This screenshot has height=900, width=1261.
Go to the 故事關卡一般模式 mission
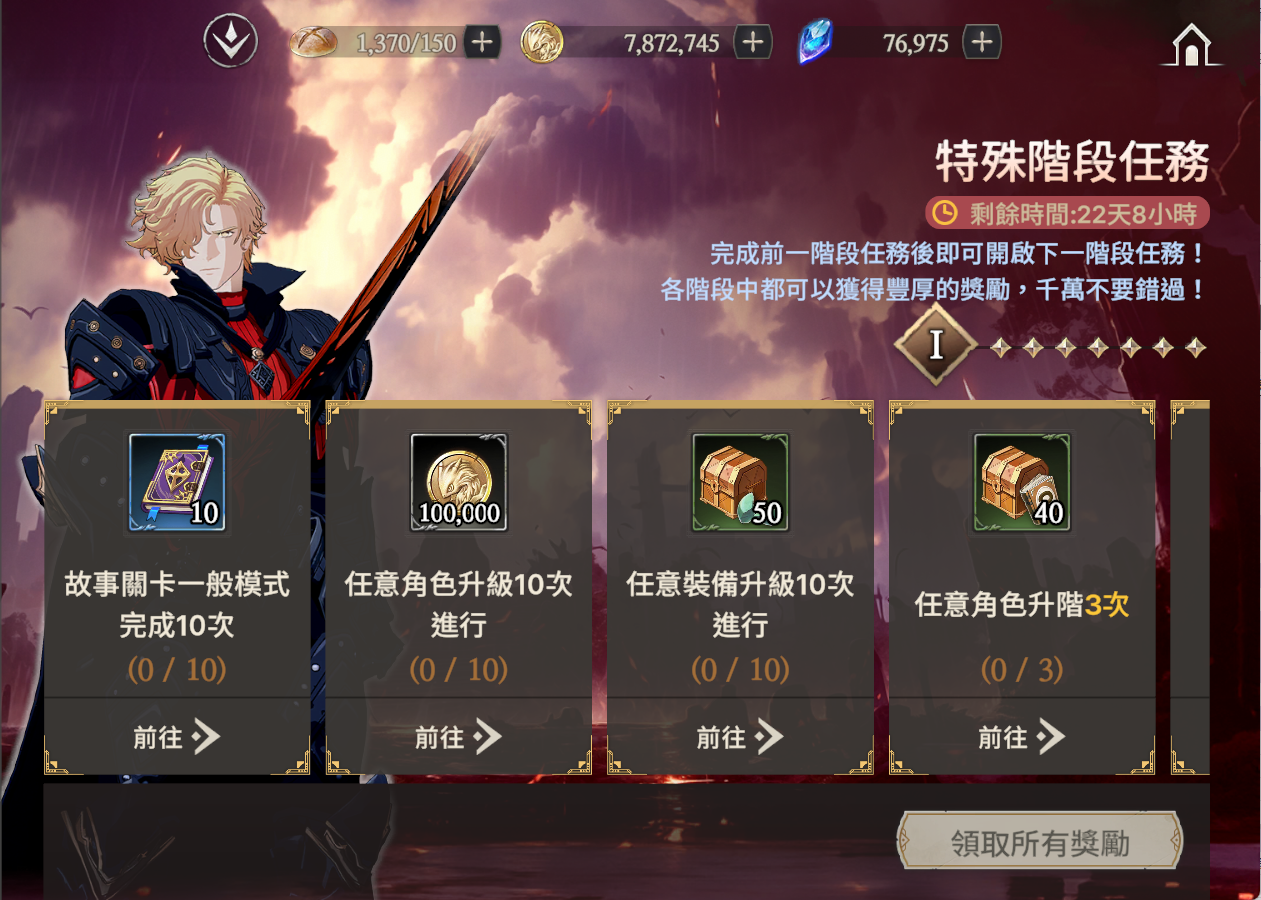(x=177, y=738)
